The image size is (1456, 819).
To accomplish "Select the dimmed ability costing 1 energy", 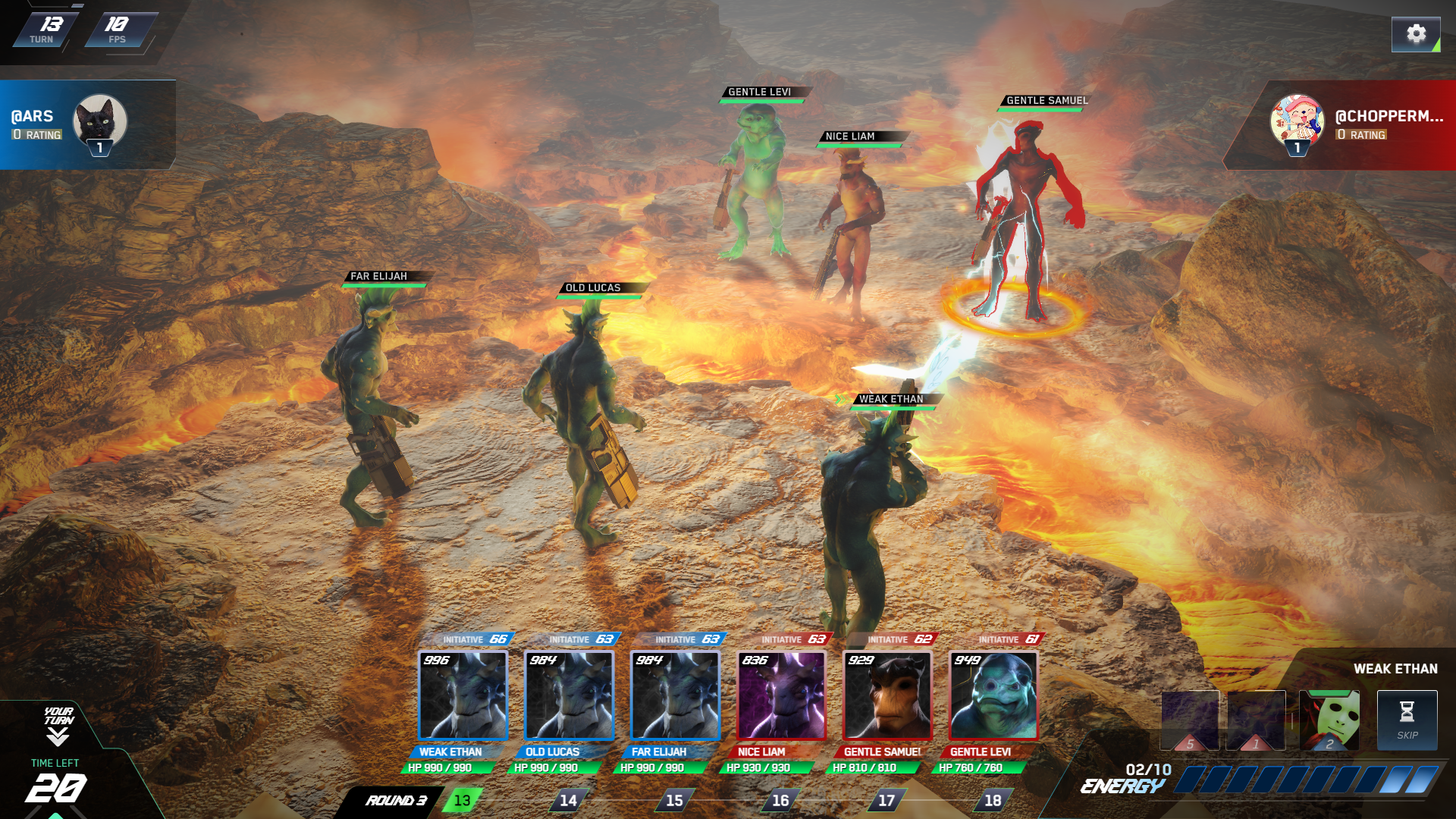I will (1256, 720).
